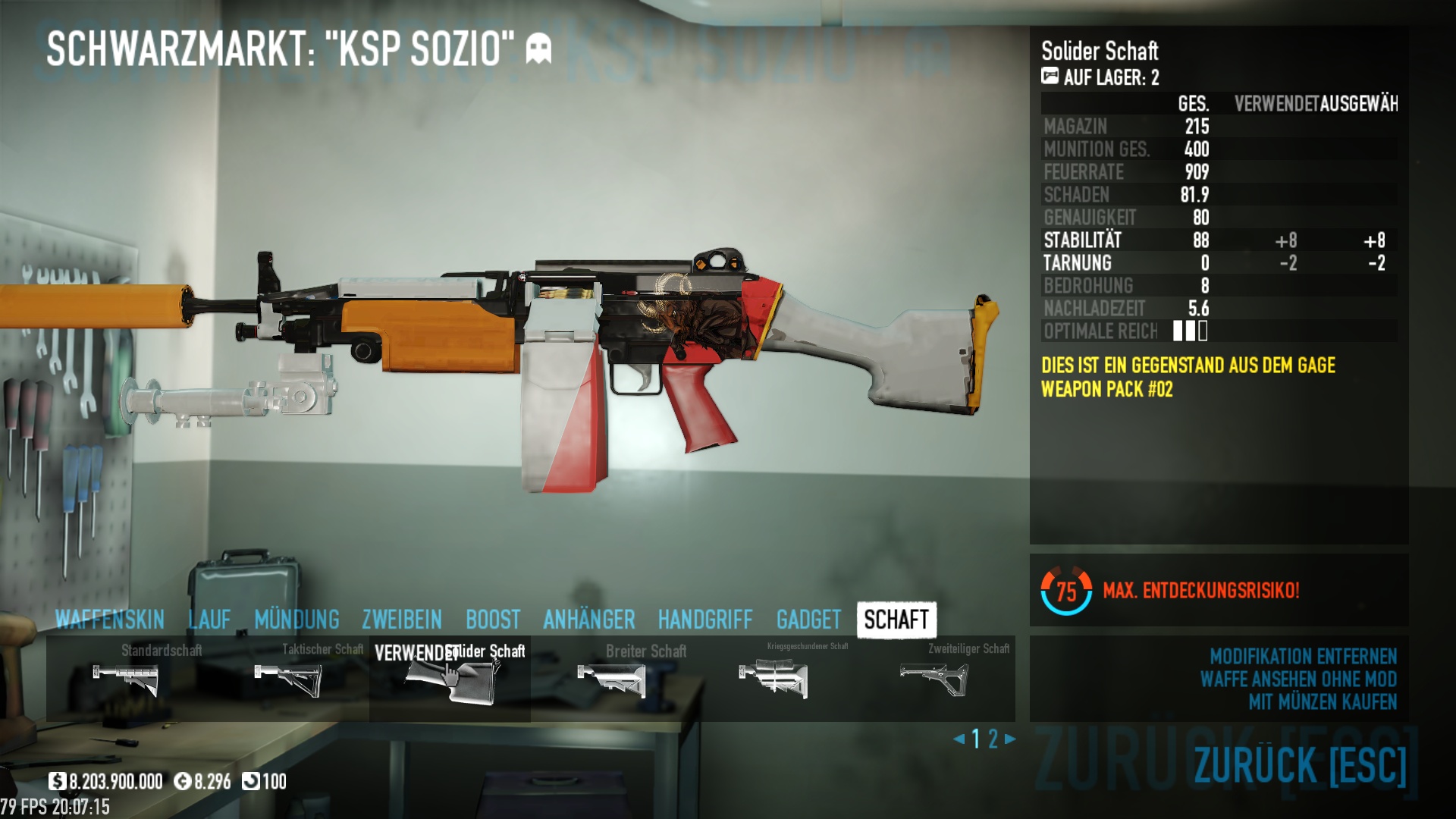Open the Anhänger category
Screen dimensions: 1456x819
coord(589,620)
